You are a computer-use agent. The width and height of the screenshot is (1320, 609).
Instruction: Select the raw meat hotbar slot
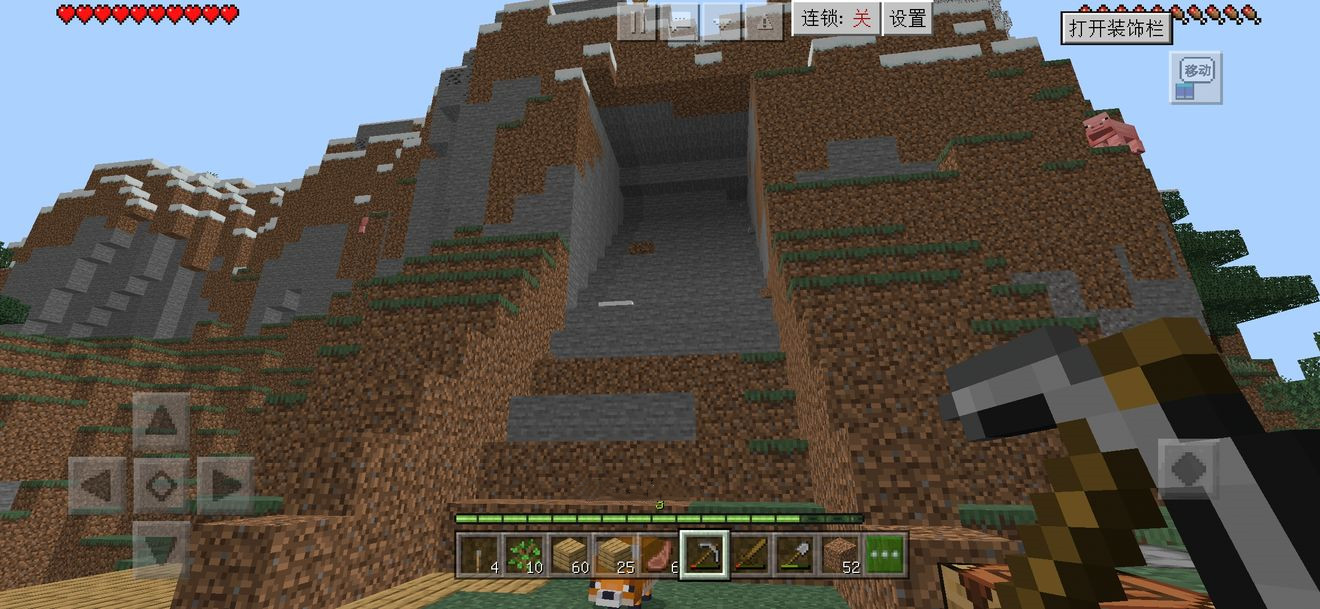point(658,554)
